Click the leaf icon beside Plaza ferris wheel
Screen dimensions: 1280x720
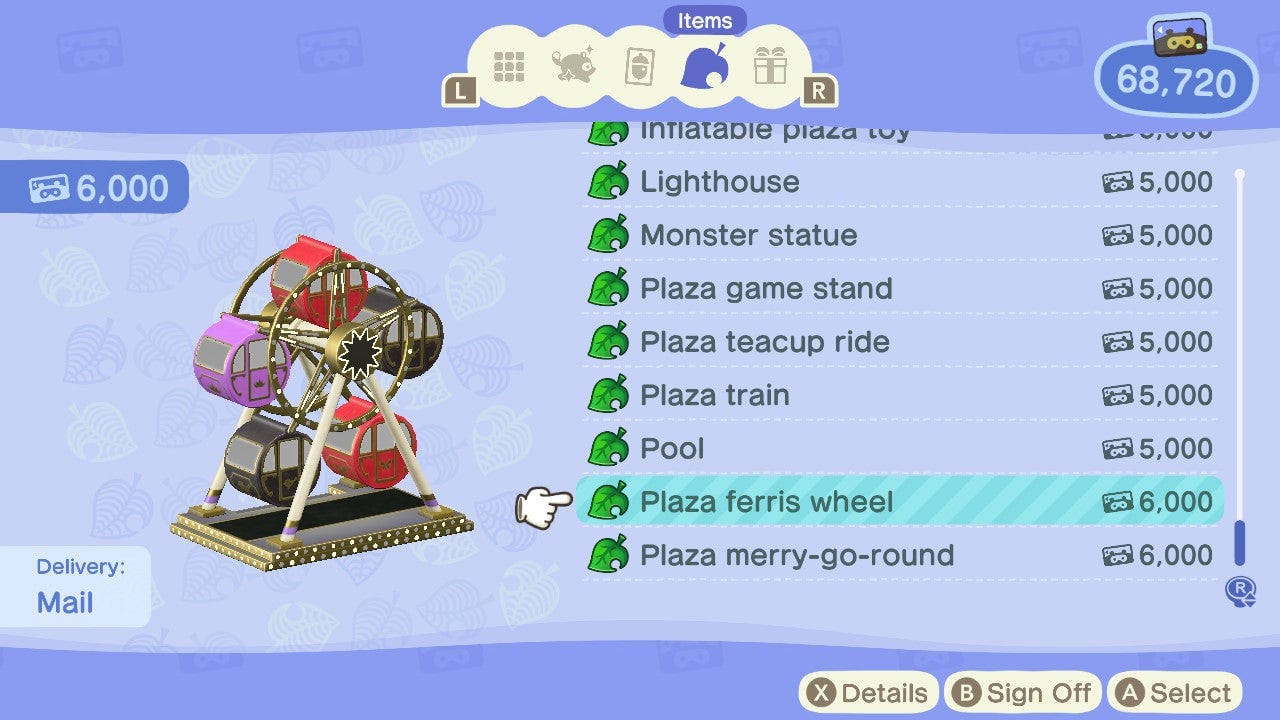coord(609,502)
